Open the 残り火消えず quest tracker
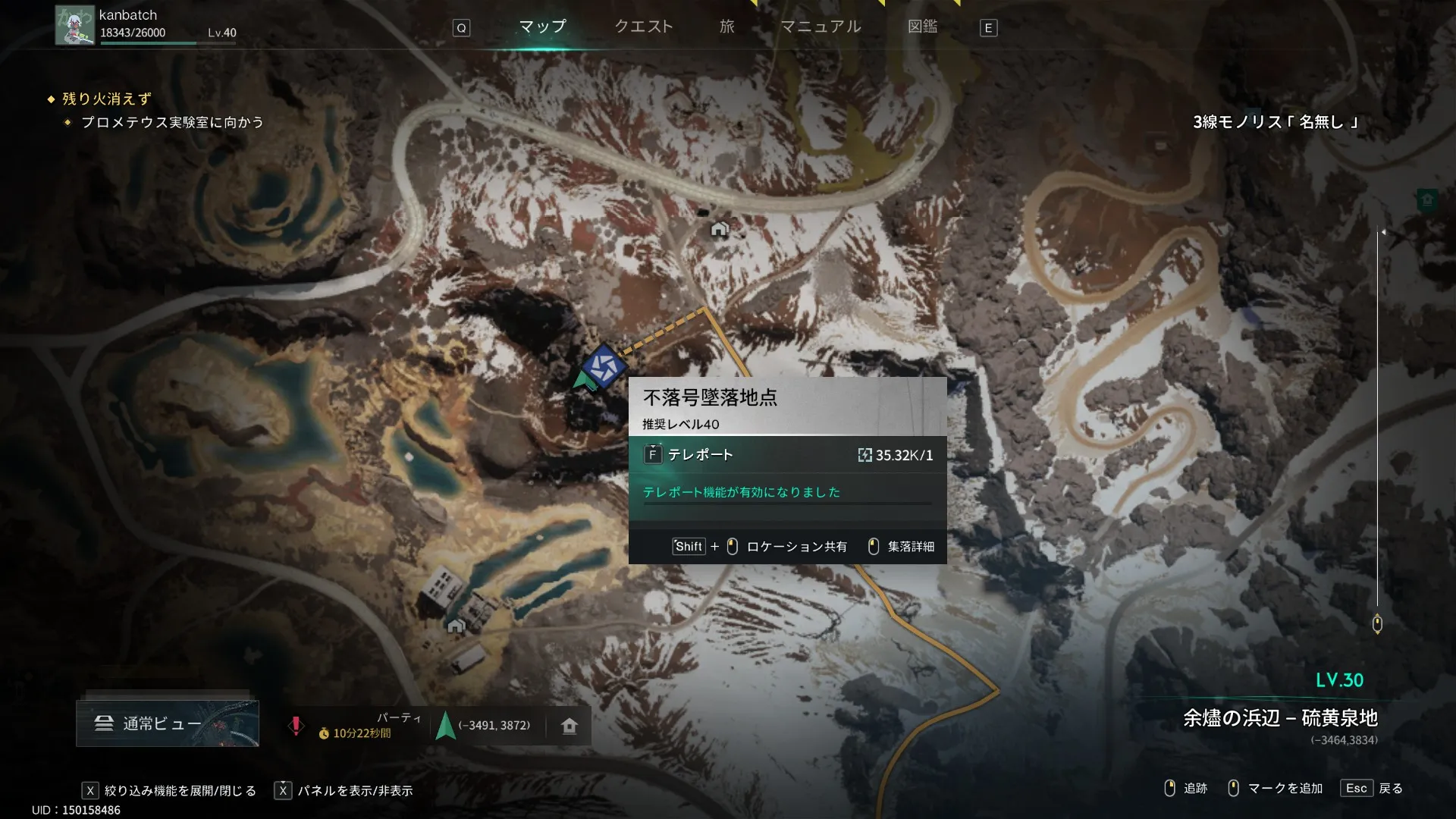The height and width of the screenshot is (819, 1456). (x=106, y=99)
